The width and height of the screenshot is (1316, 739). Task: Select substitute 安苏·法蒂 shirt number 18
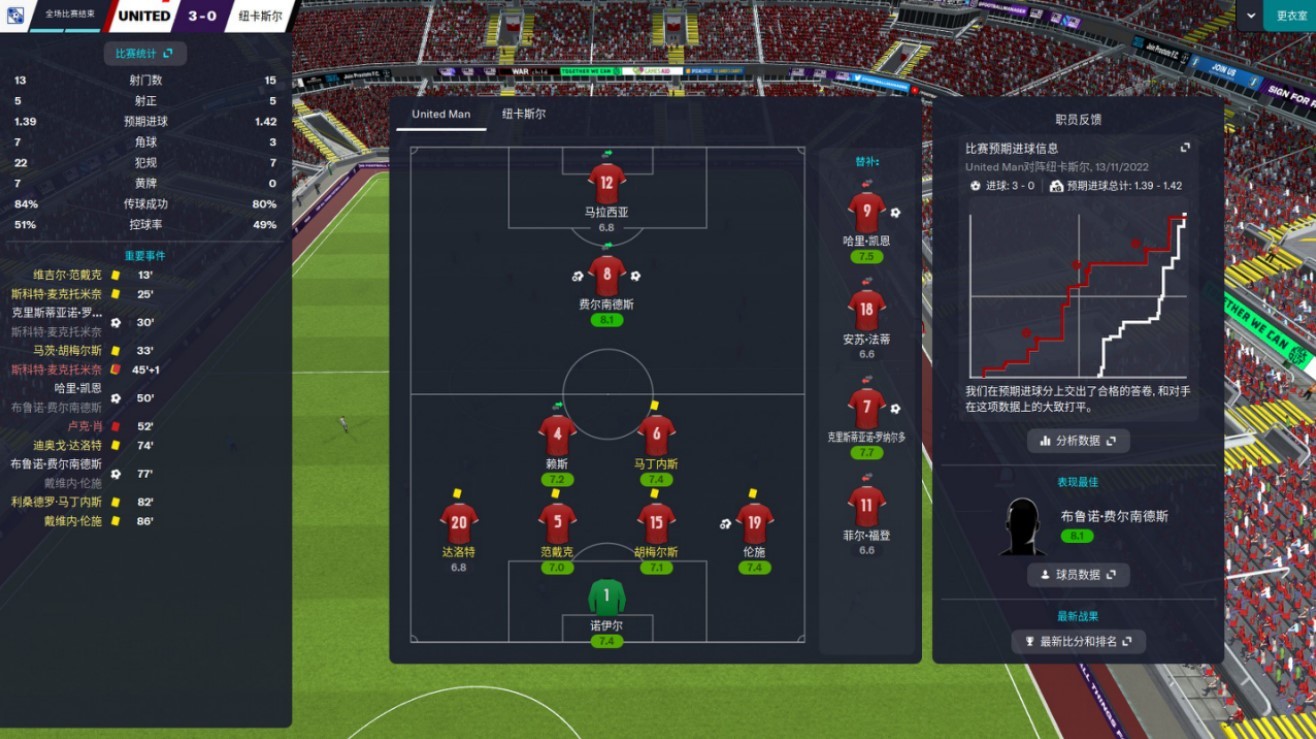tap(866, 311)
